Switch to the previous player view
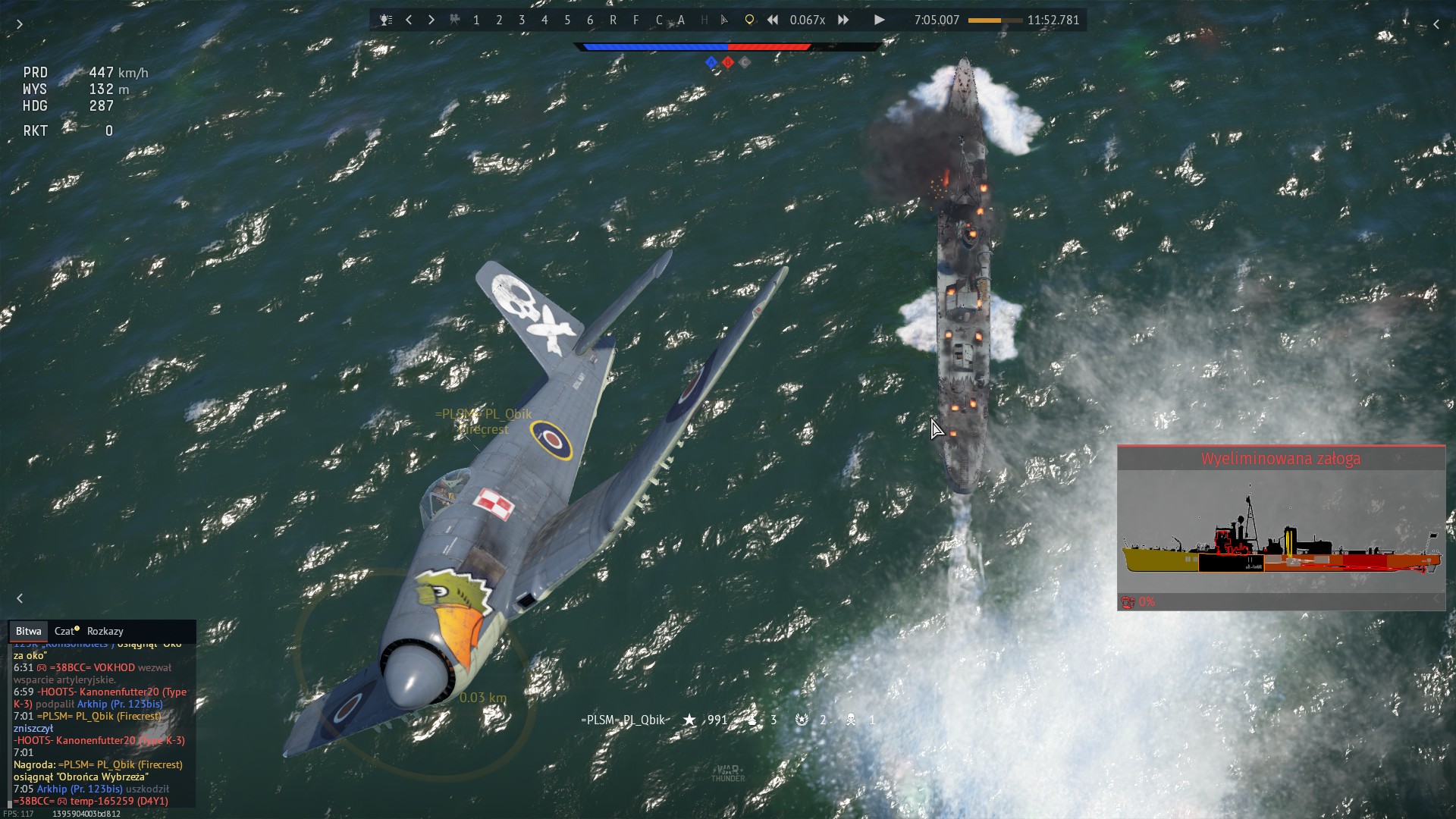The height and width of the screenshot is (819, 1456). click(x=409, y=20)
